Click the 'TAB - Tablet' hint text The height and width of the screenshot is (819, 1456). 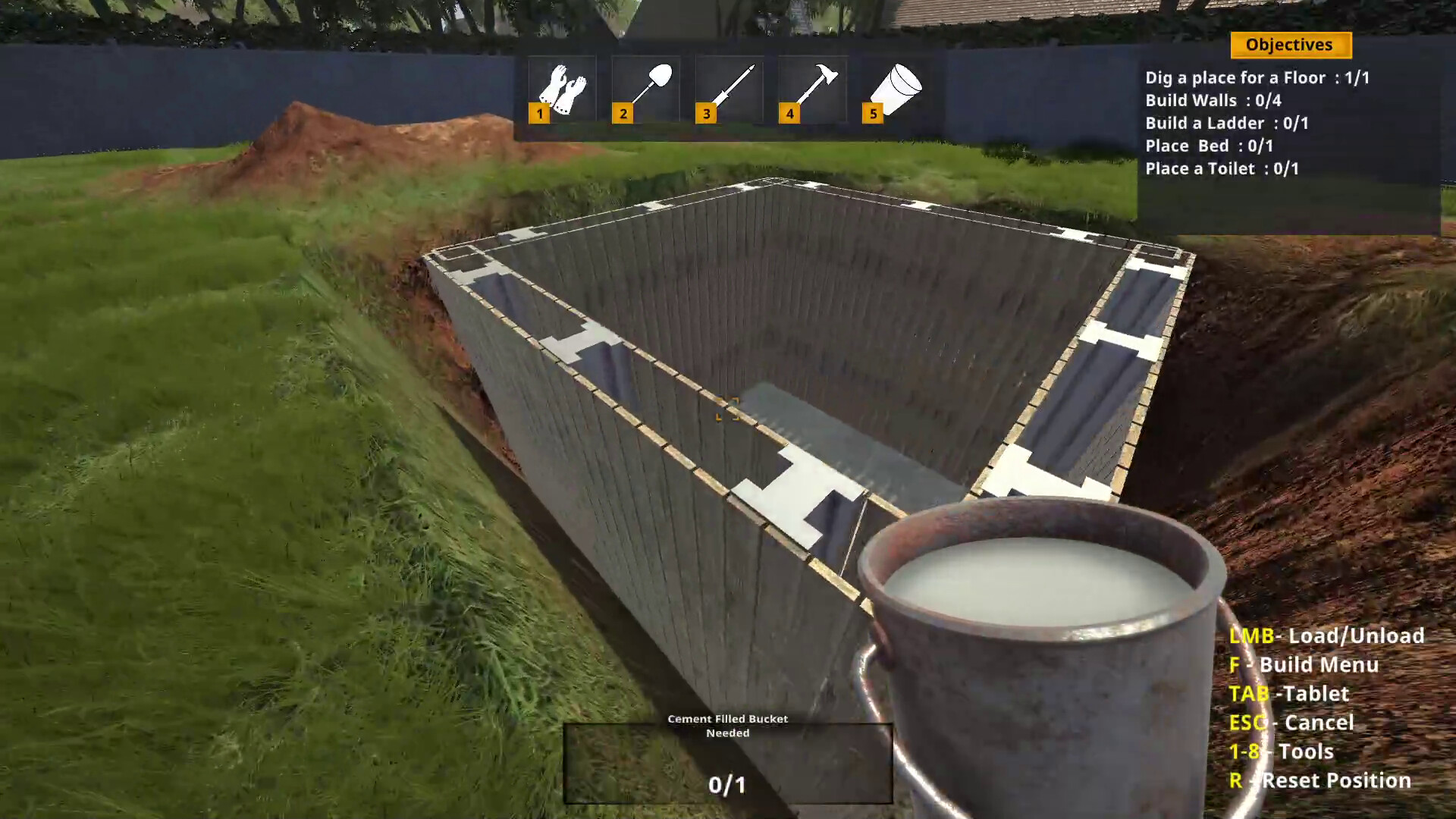1289,694
